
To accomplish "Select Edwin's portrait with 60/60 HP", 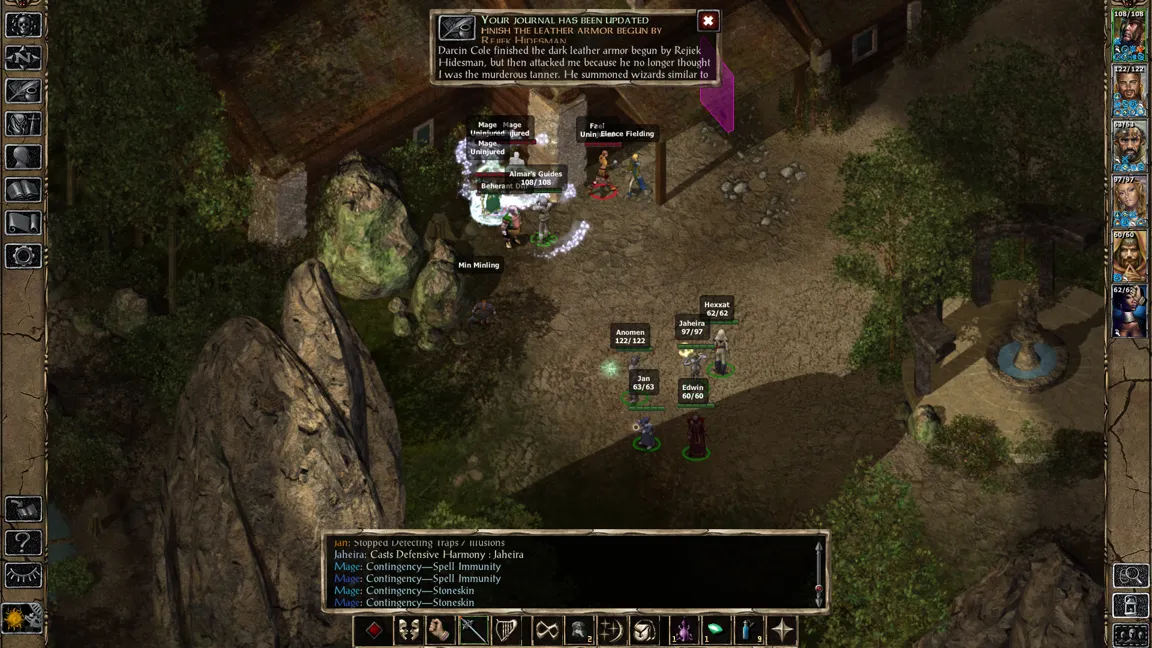I will tap(1129, 256).
